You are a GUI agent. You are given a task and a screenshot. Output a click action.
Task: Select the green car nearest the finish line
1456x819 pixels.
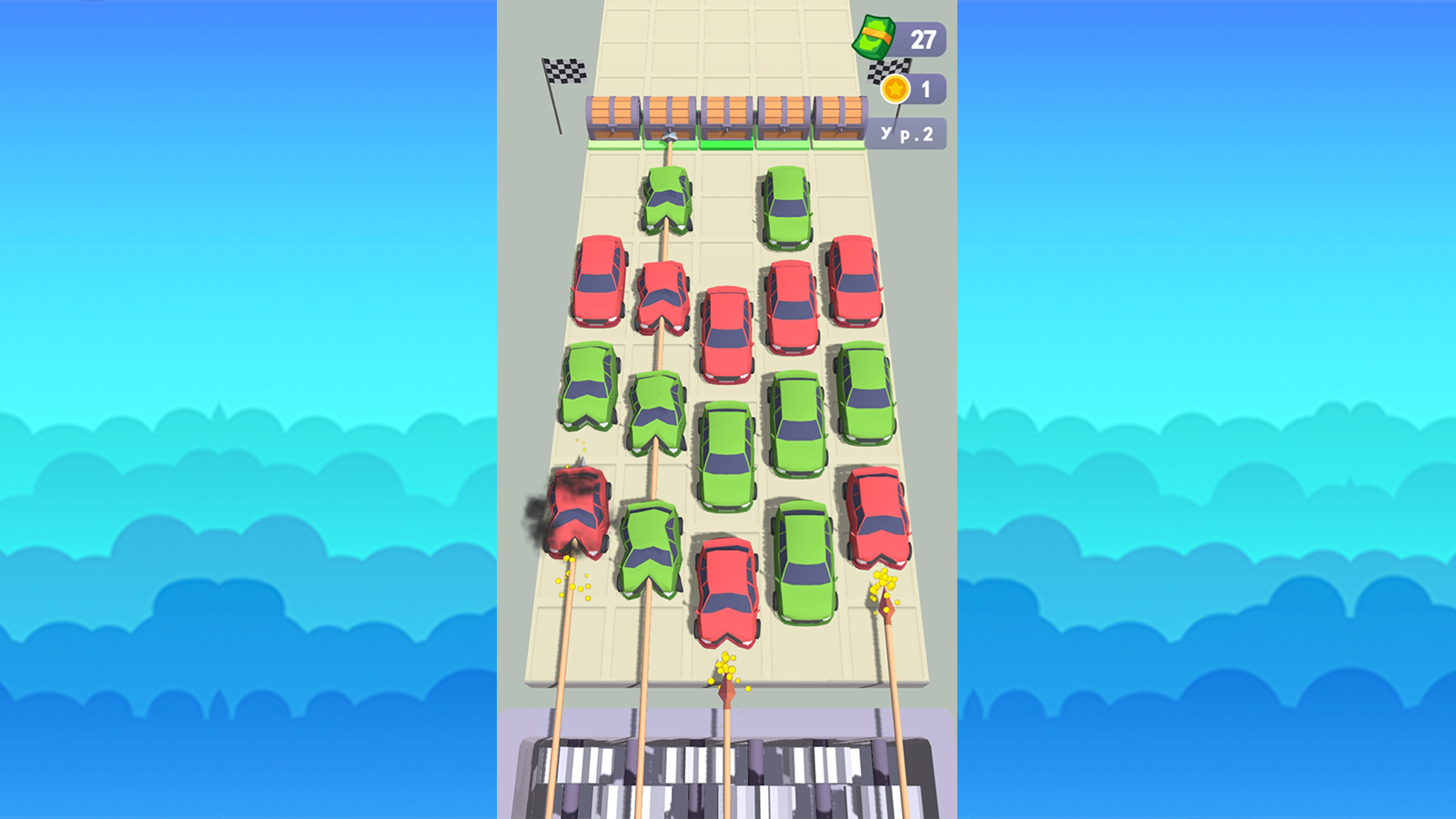pos(665,198)
